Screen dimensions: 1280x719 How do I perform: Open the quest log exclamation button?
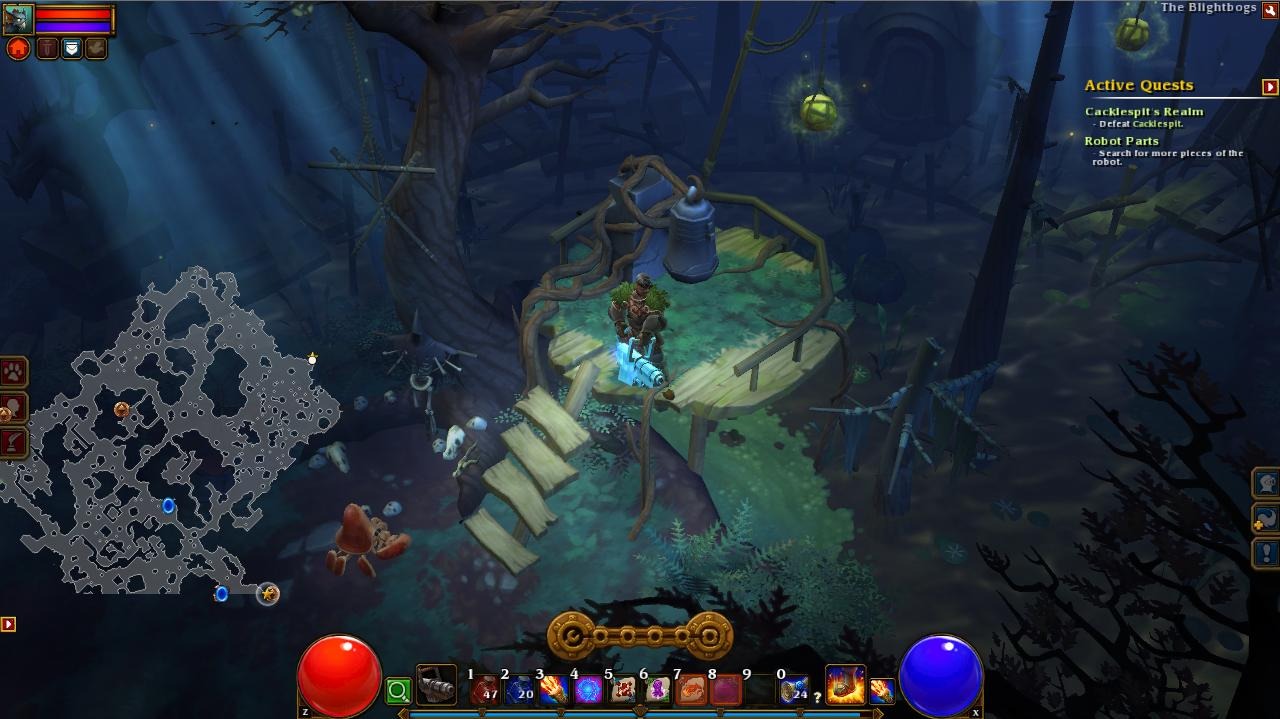tap(1266, 553)
